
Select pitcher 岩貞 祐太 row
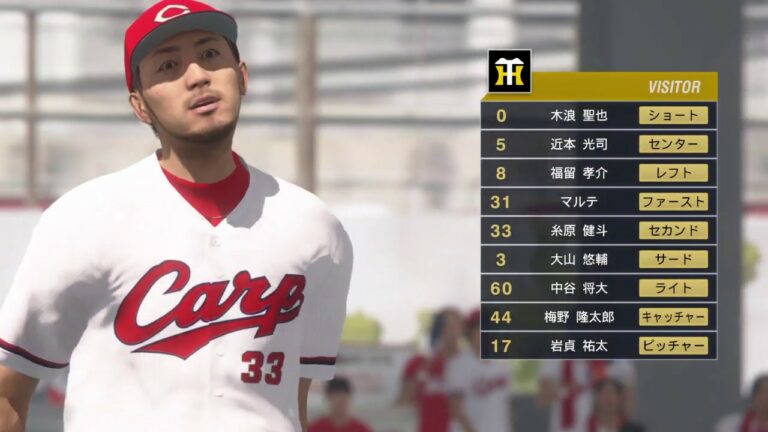598,346
